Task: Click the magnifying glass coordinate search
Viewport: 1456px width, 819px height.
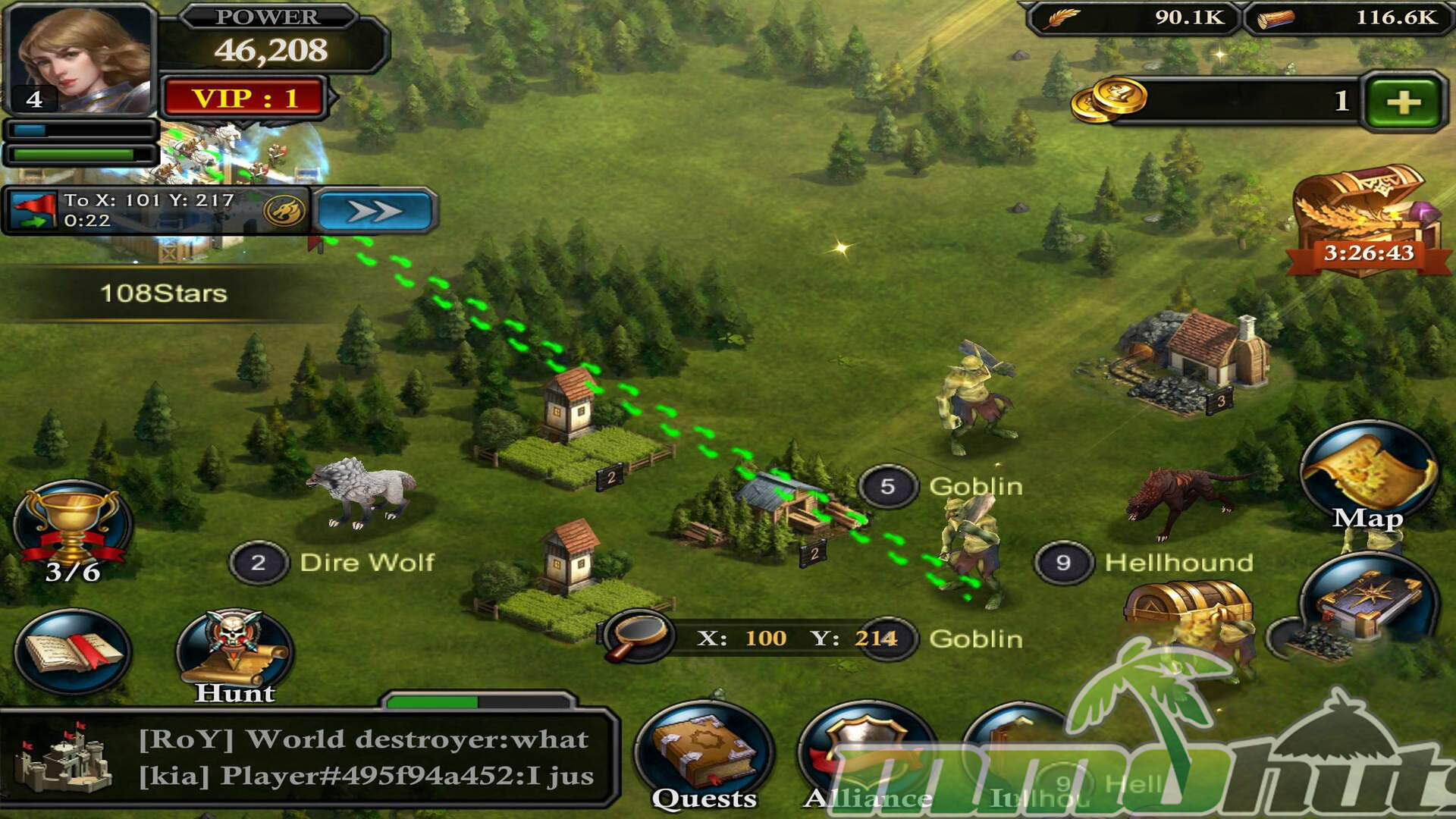Action: [x=637, y=637]
